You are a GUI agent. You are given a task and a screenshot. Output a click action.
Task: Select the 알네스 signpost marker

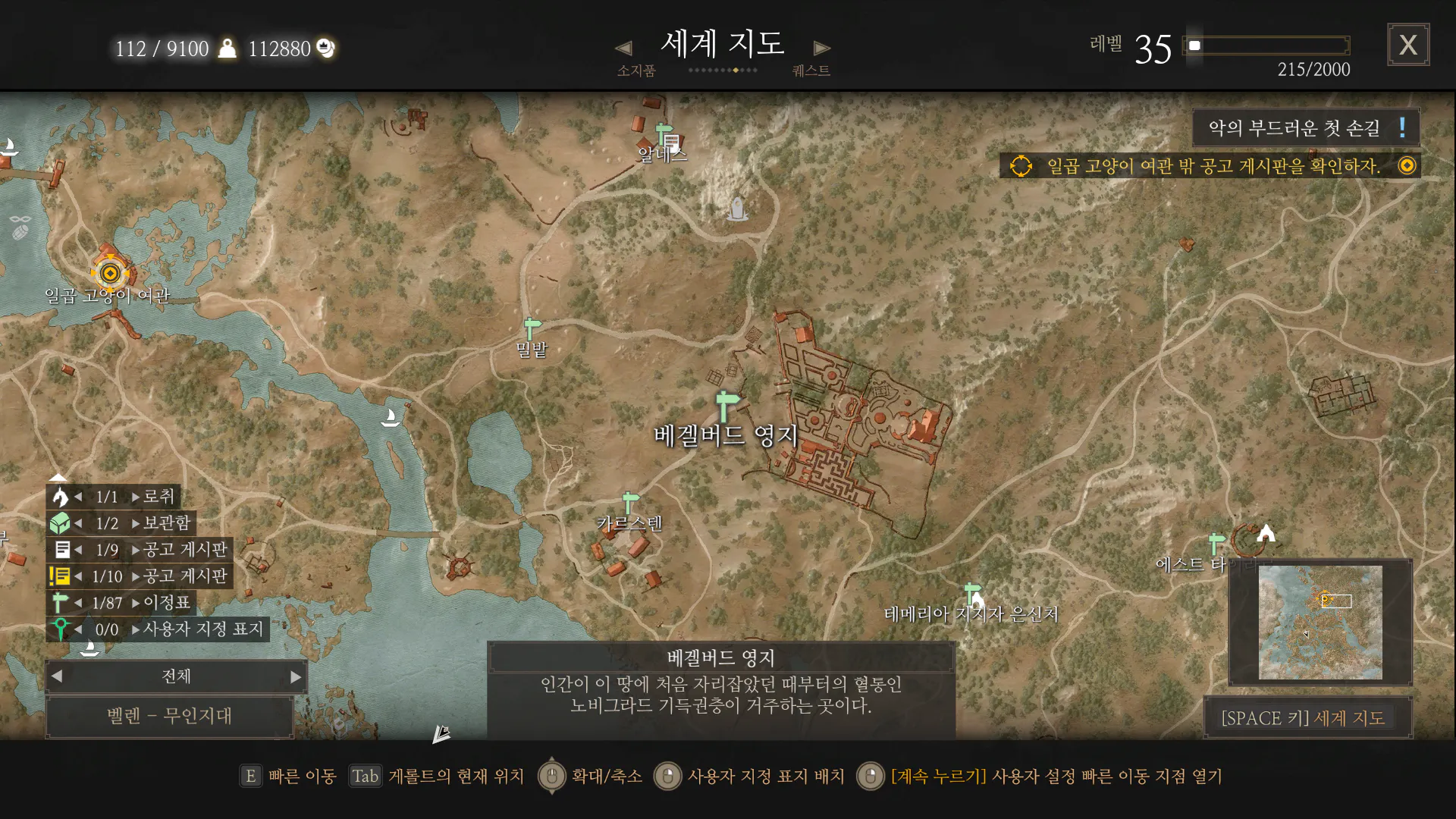pos(664,134)
